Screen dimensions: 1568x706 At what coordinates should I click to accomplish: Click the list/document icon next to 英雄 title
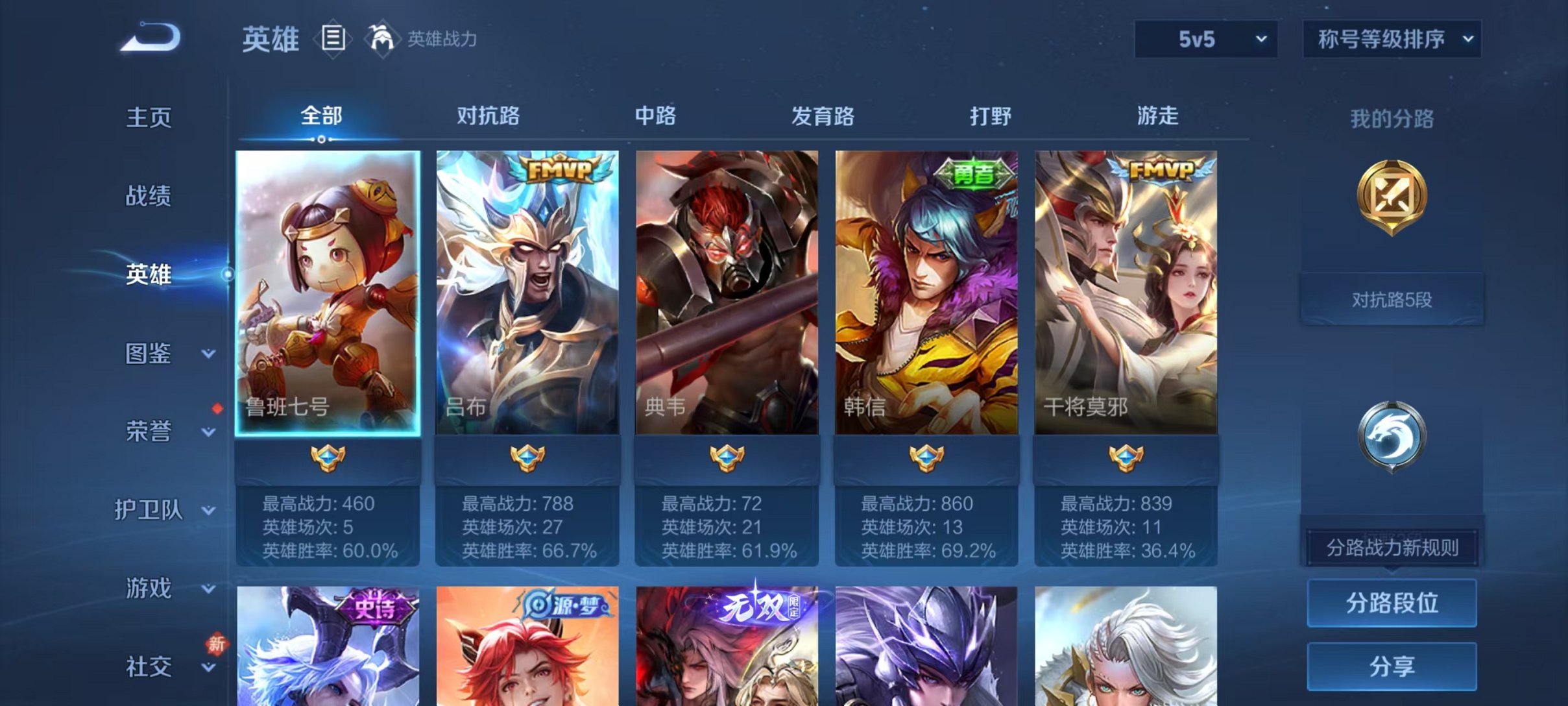pyautogui.click(x=332, y=39)
